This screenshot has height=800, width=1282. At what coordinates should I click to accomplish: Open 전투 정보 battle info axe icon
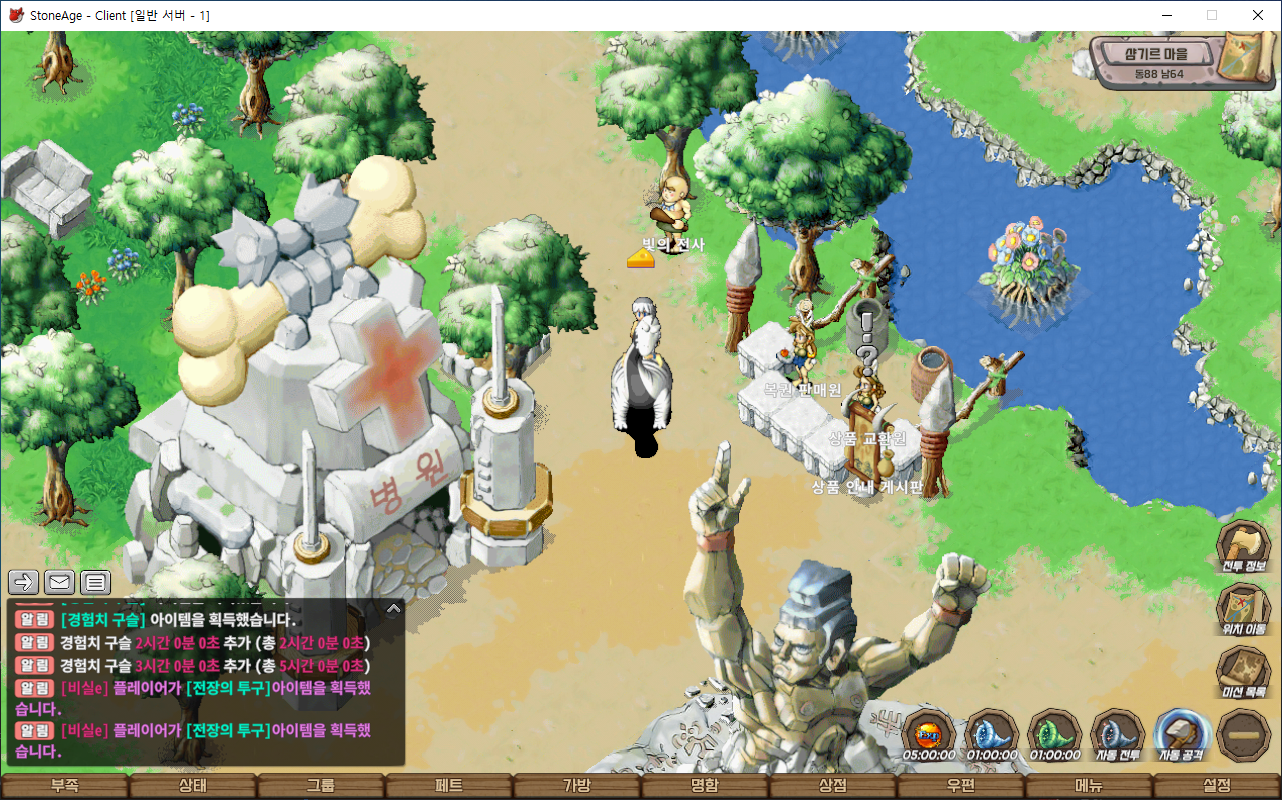coord(1243,546)
